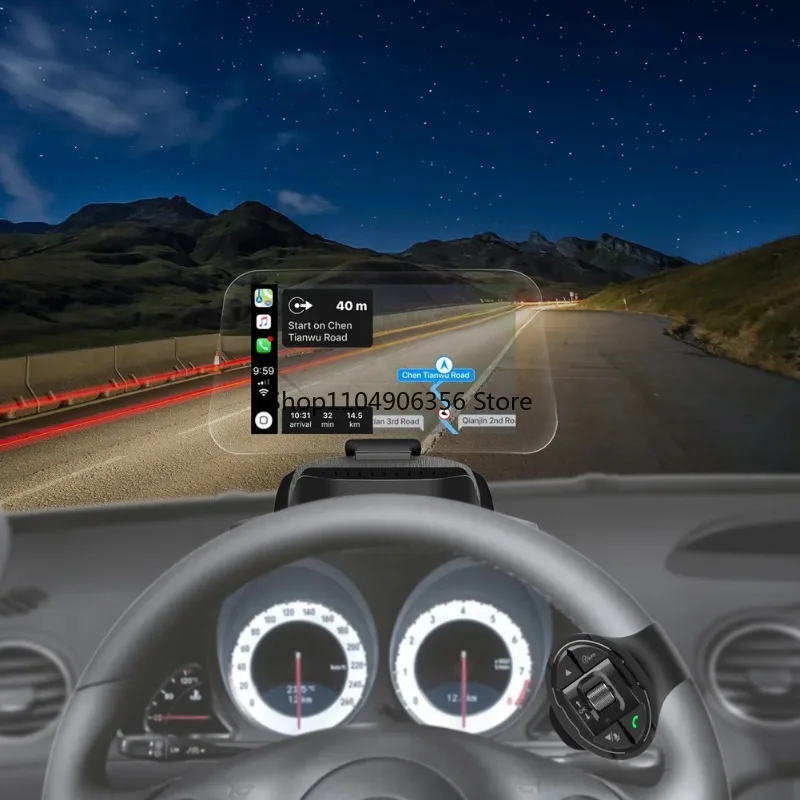This screenshot has width=800, height=800.
Task: Launch the Music app icon
Action: click(x=263, y=322)
